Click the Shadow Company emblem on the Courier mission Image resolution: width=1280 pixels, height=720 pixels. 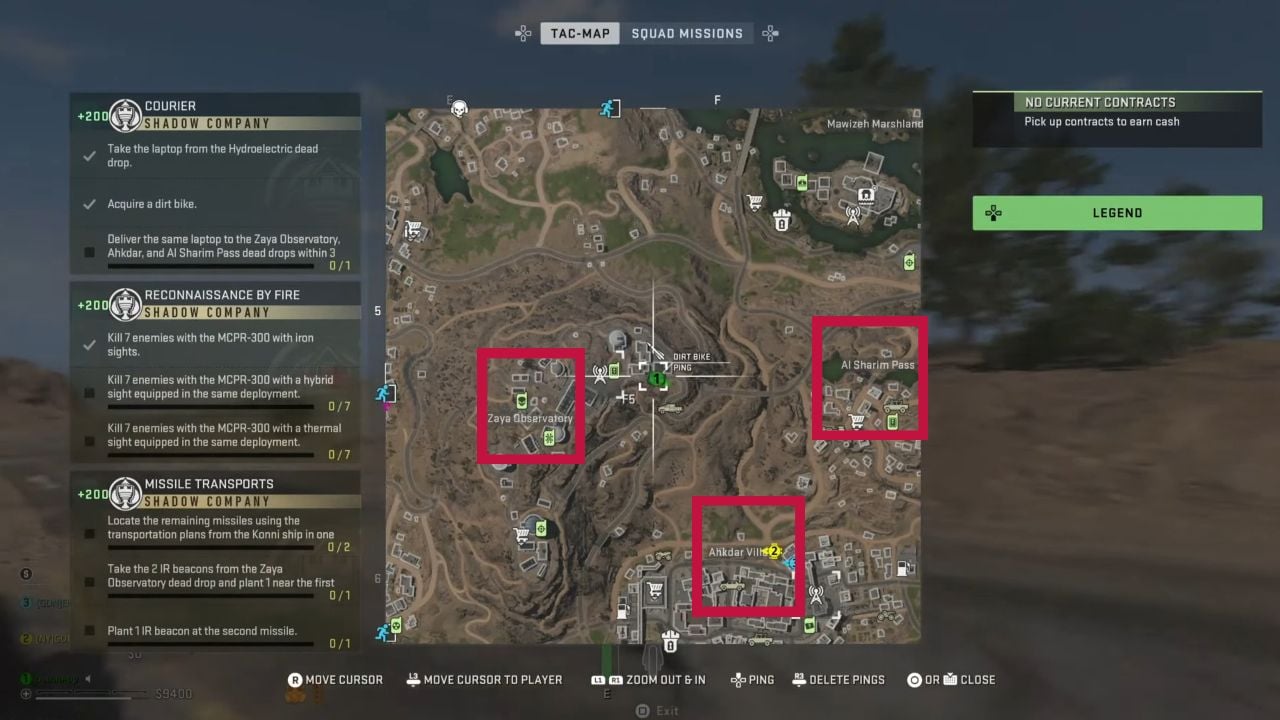125,115
